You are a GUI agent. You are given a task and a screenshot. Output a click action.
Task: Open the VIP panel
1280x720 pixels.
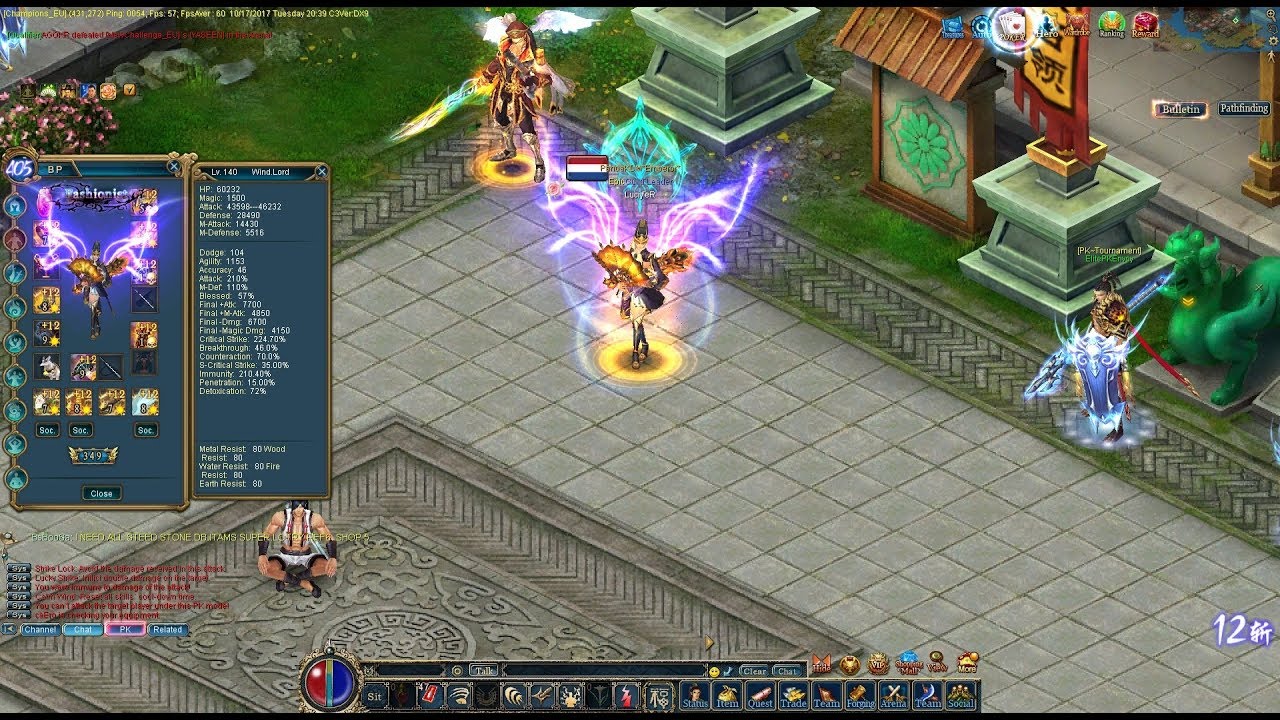coord(877,663)
